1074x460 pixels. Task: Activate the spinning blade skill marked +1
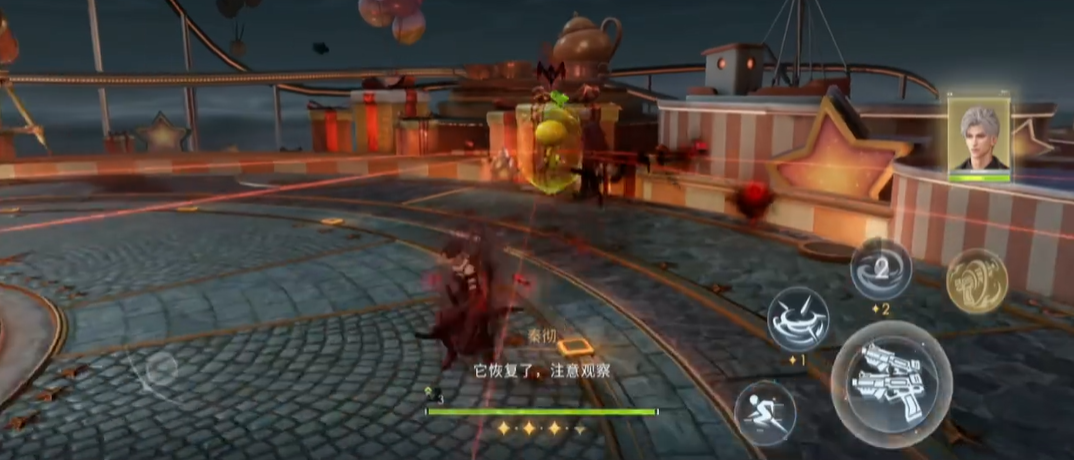(797, 319)
